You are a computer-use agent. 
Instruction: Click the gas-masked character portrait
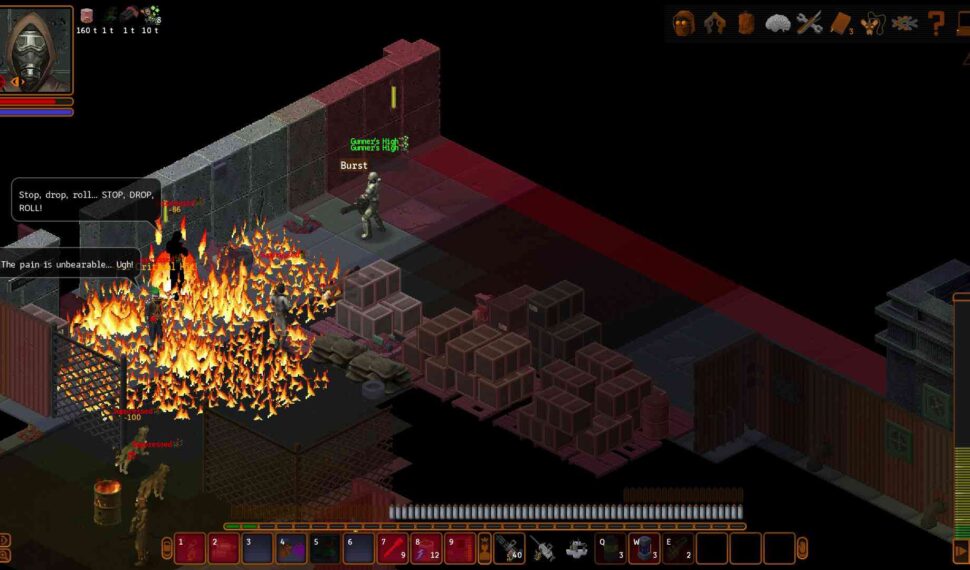(x=37, y=42)
